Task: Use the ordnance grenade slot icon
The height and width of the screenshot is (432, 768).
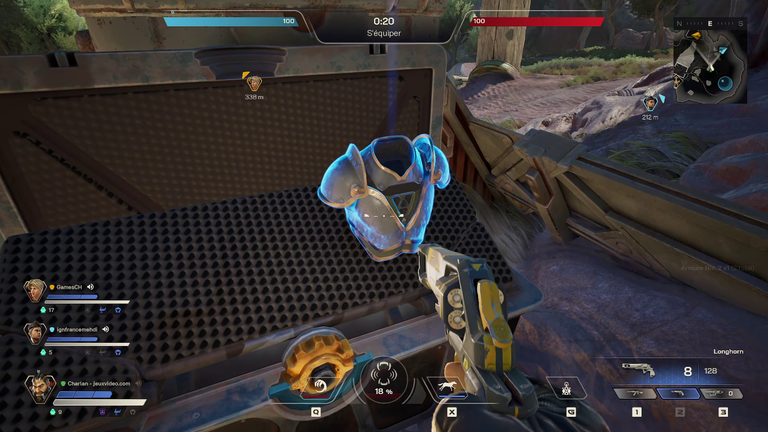Action: tap(571, 387)
